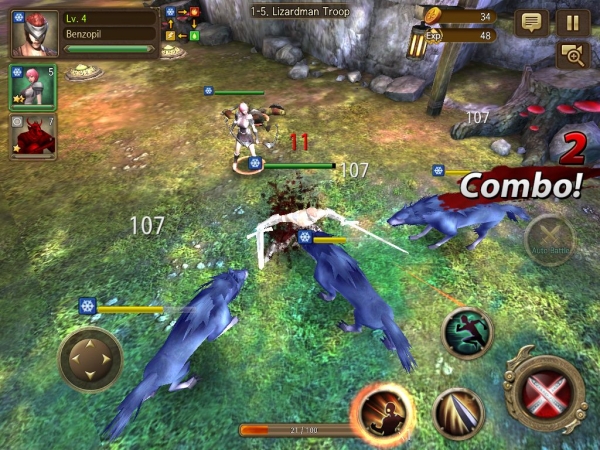Image resolution: width=600 pixels, height=450 pixels.
Task: Trigger the glowing orange fighter skill
Action: point(382,412)
